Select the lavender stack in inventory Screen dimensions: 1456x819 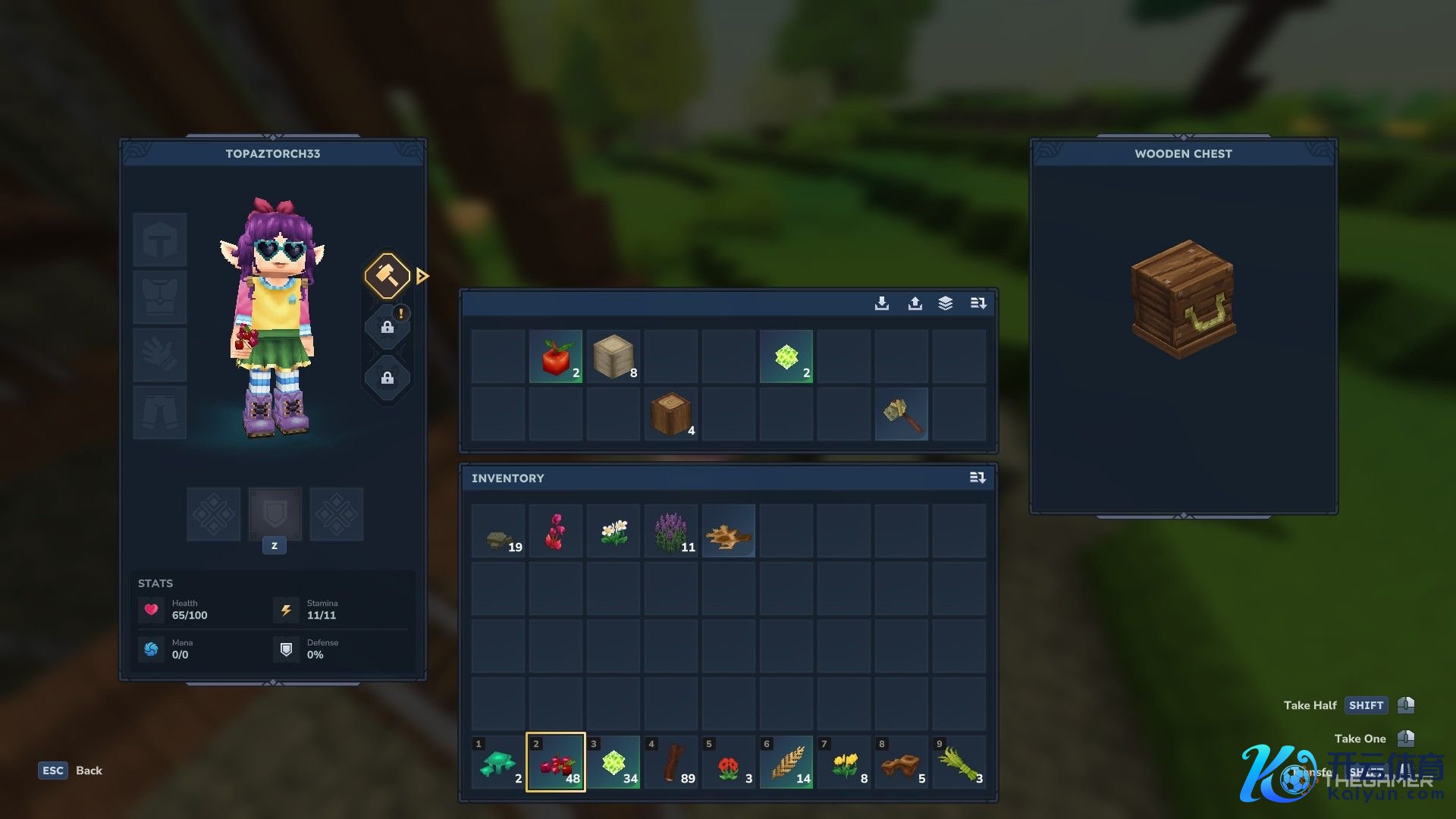(671, 531)
